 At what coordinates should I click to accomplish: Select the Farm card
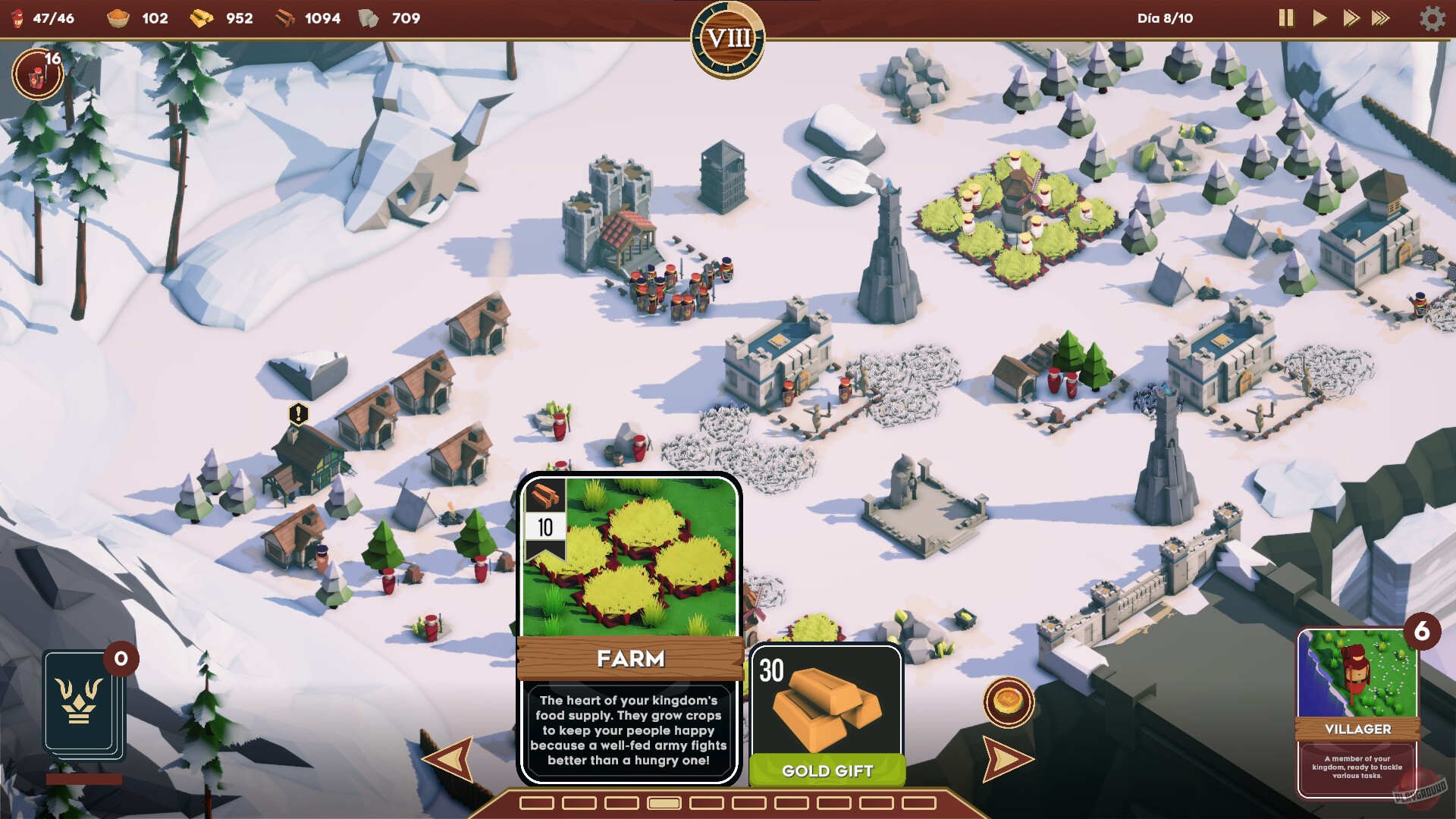point(629,629)
